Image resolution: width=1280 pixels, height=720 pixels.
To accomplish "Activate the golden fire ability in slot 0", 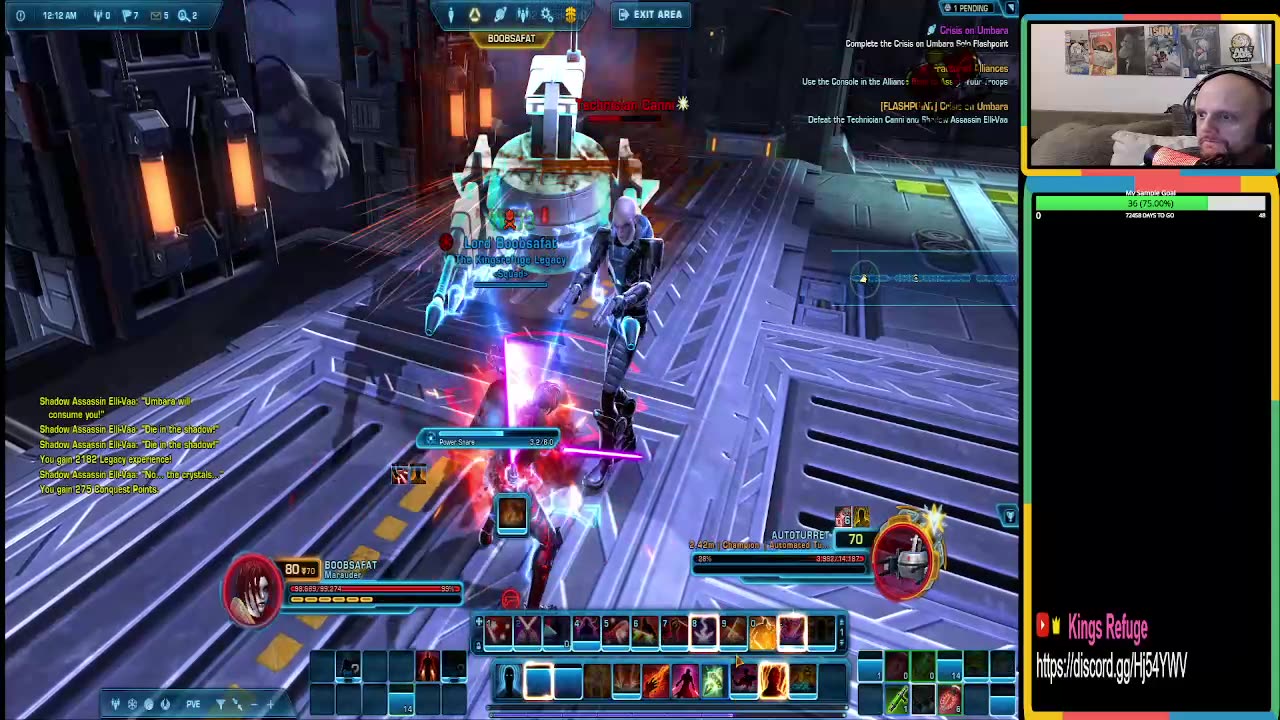I will click(x=762, y=631).
